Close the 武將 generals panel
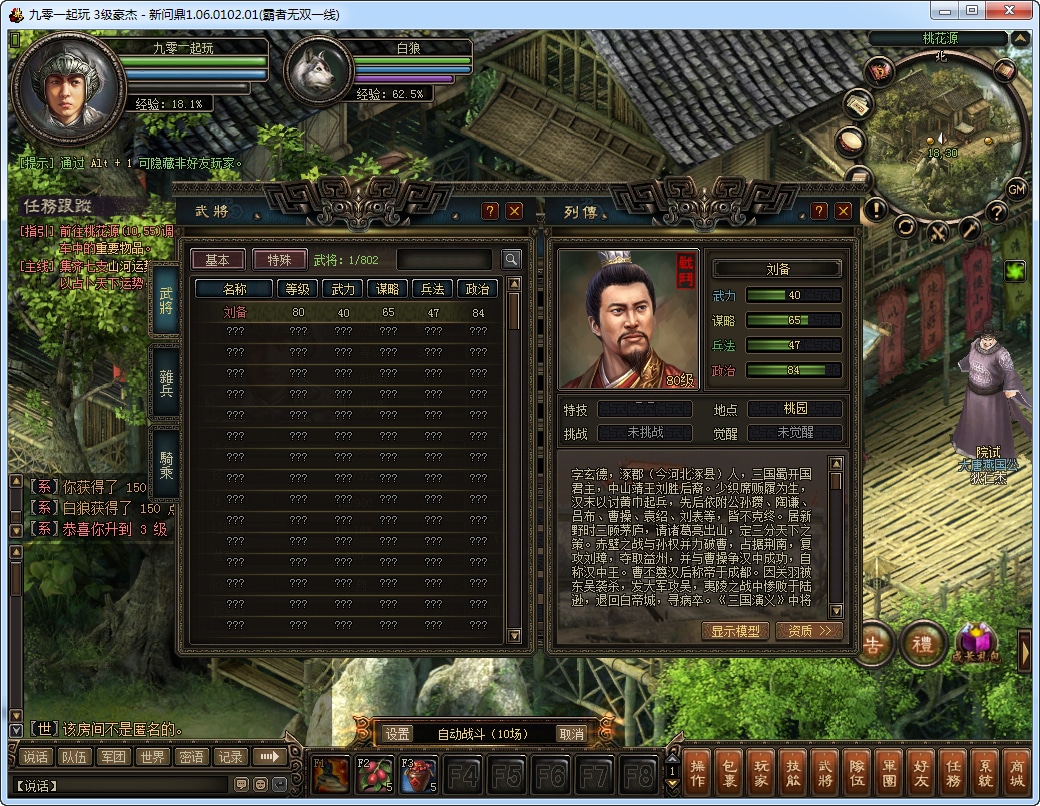Viewport: 1040px width, 806px height. tap(514, 211)
